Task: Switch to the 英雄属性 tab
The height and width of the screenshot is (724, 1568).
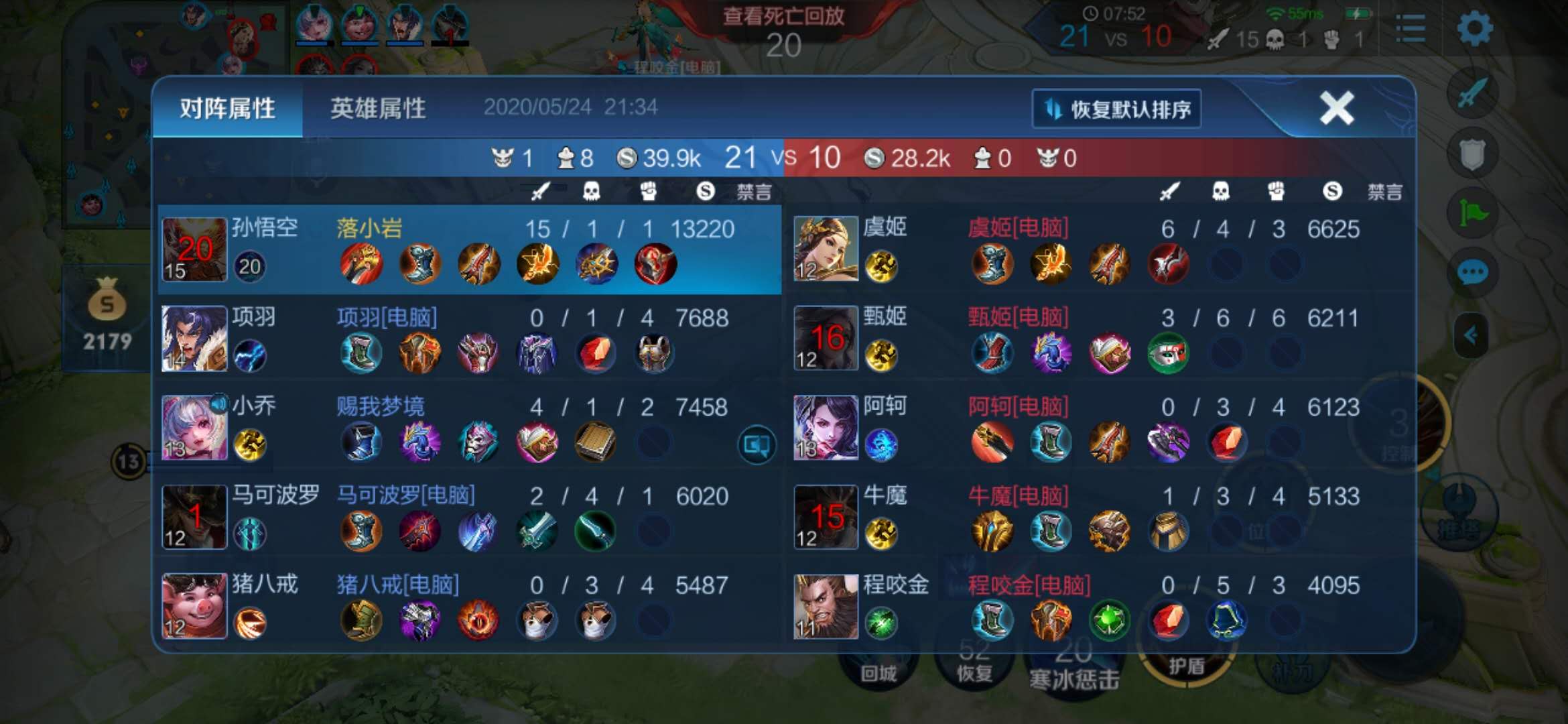Action: pos(377,108)
